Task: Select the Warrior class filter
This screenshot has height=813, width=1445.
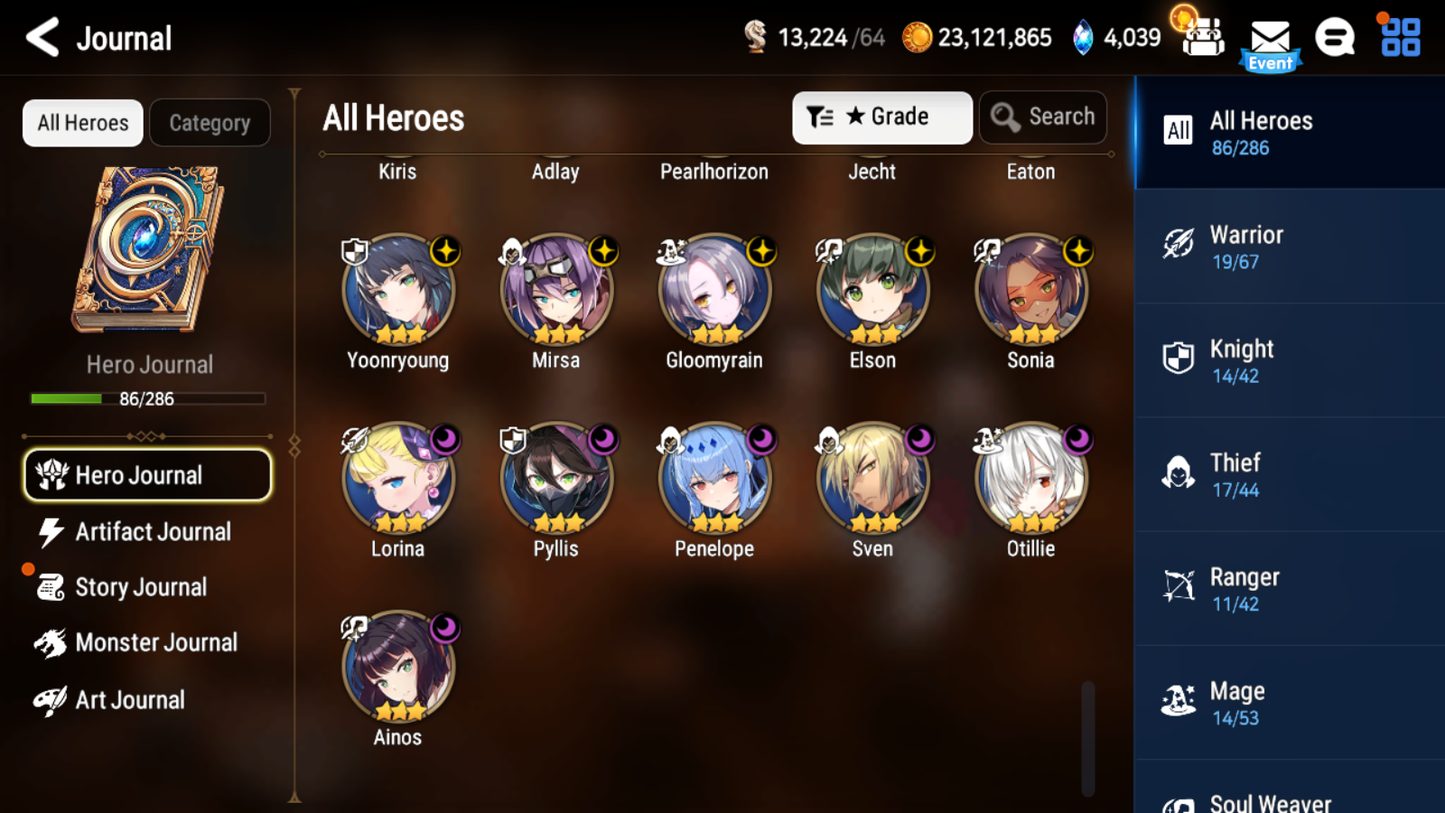Action: (x=1288, y=246)
